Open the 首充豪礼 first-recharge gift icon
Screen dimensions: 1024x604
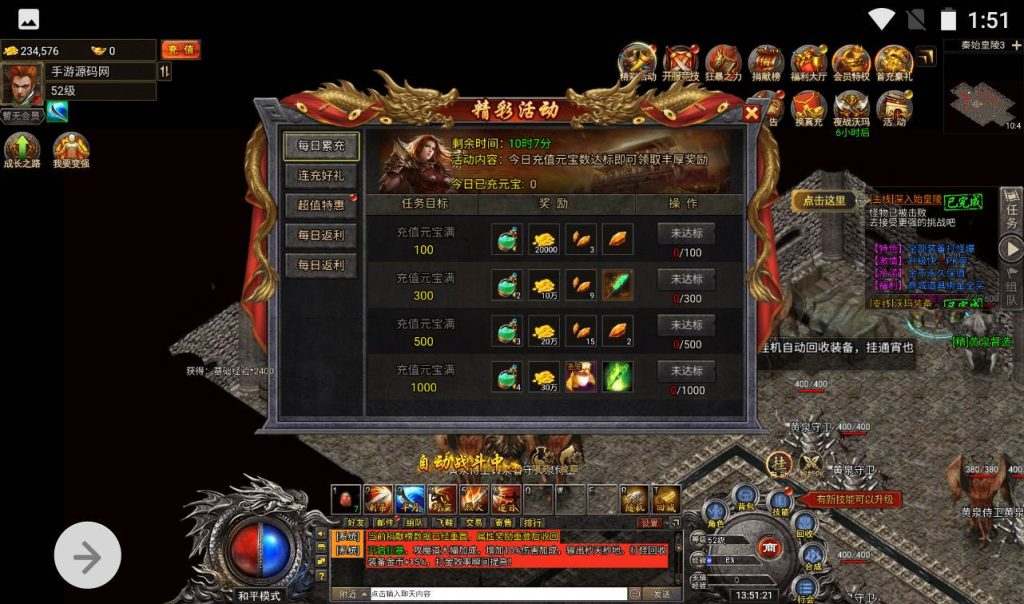pos(894,64)
